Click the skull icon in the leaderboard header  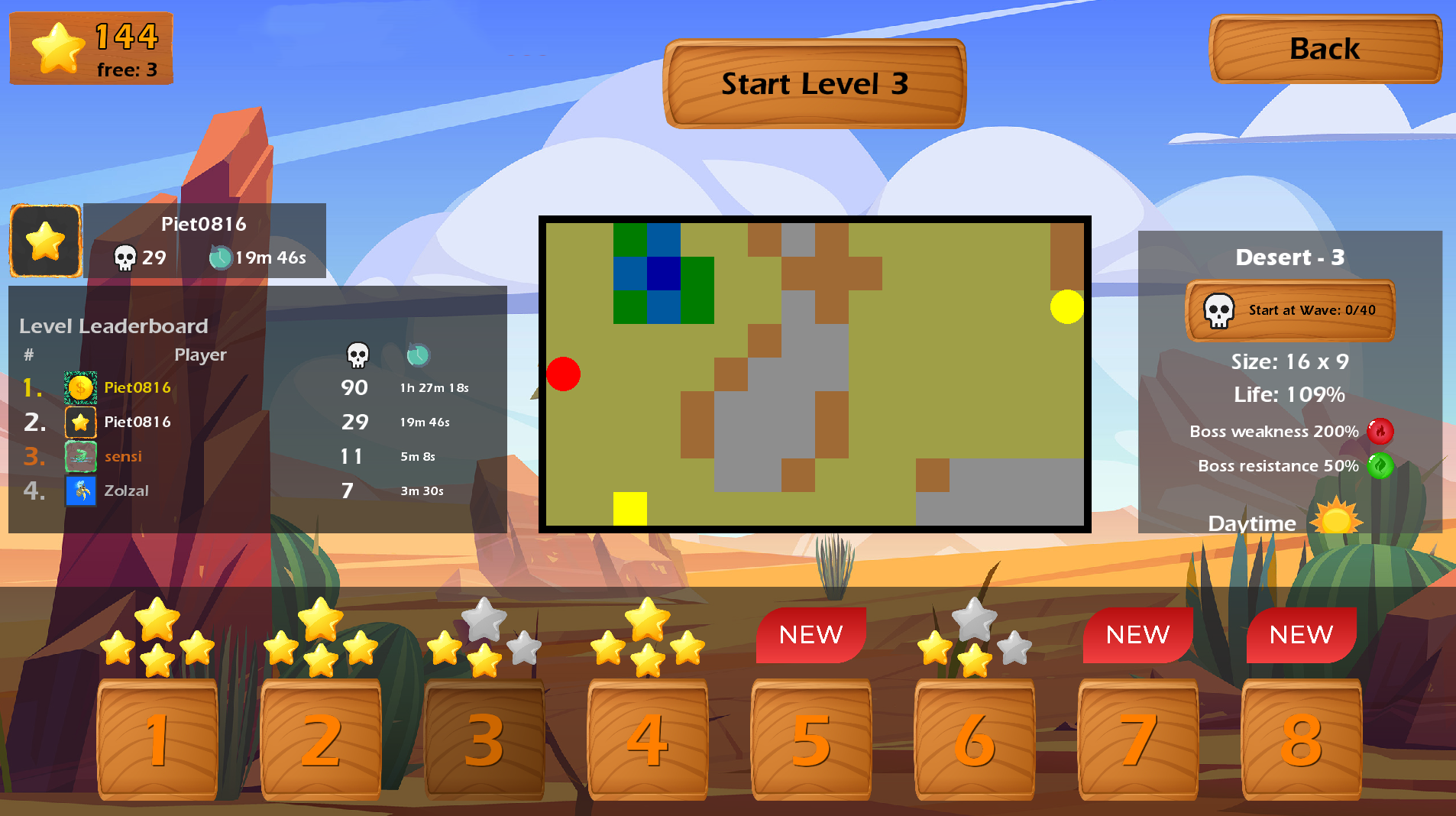[356, 354]
